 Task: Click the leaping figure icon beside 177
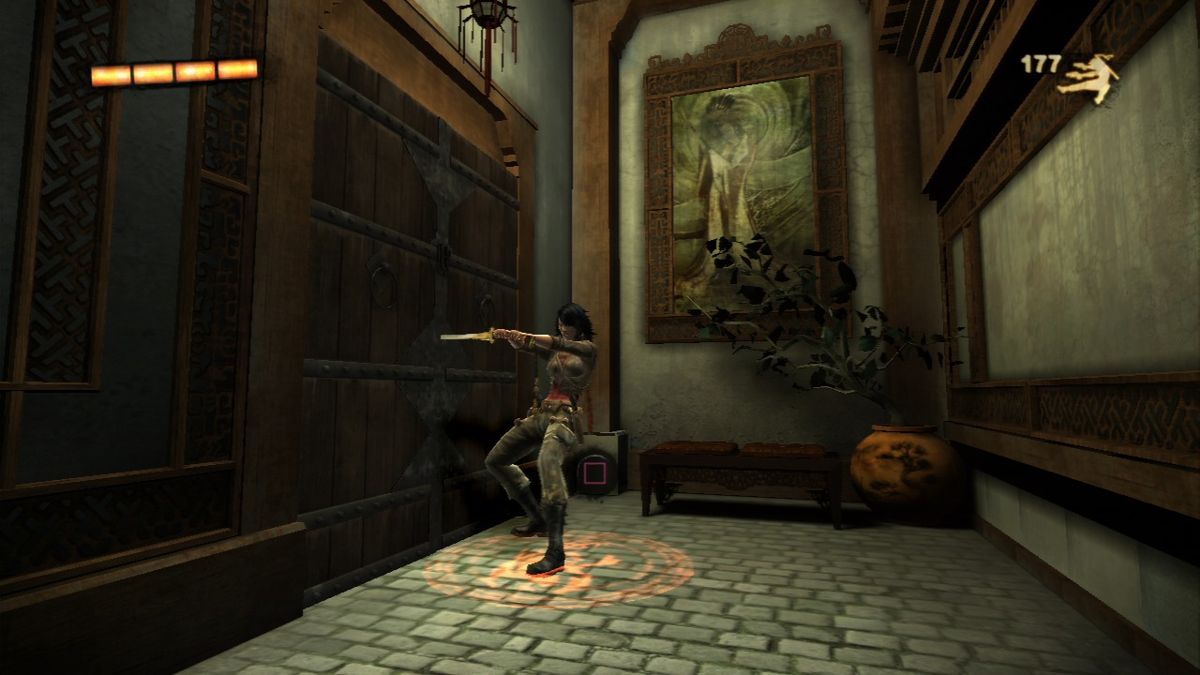click(x=1088, y=77)
